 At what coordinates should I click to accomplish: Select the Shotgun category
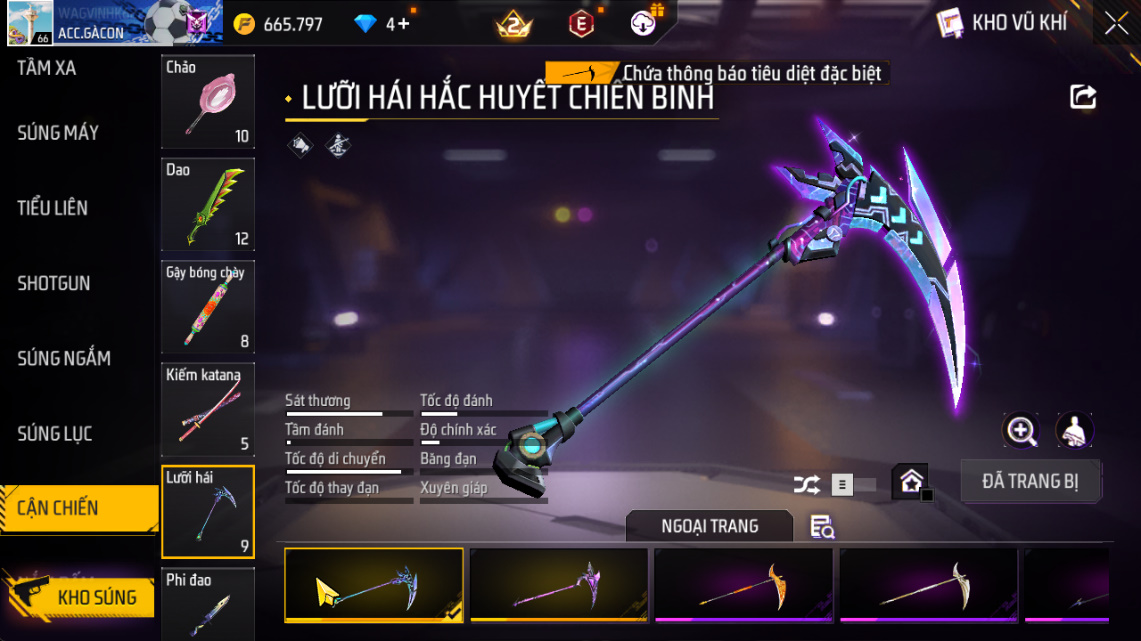click(54, 283)
